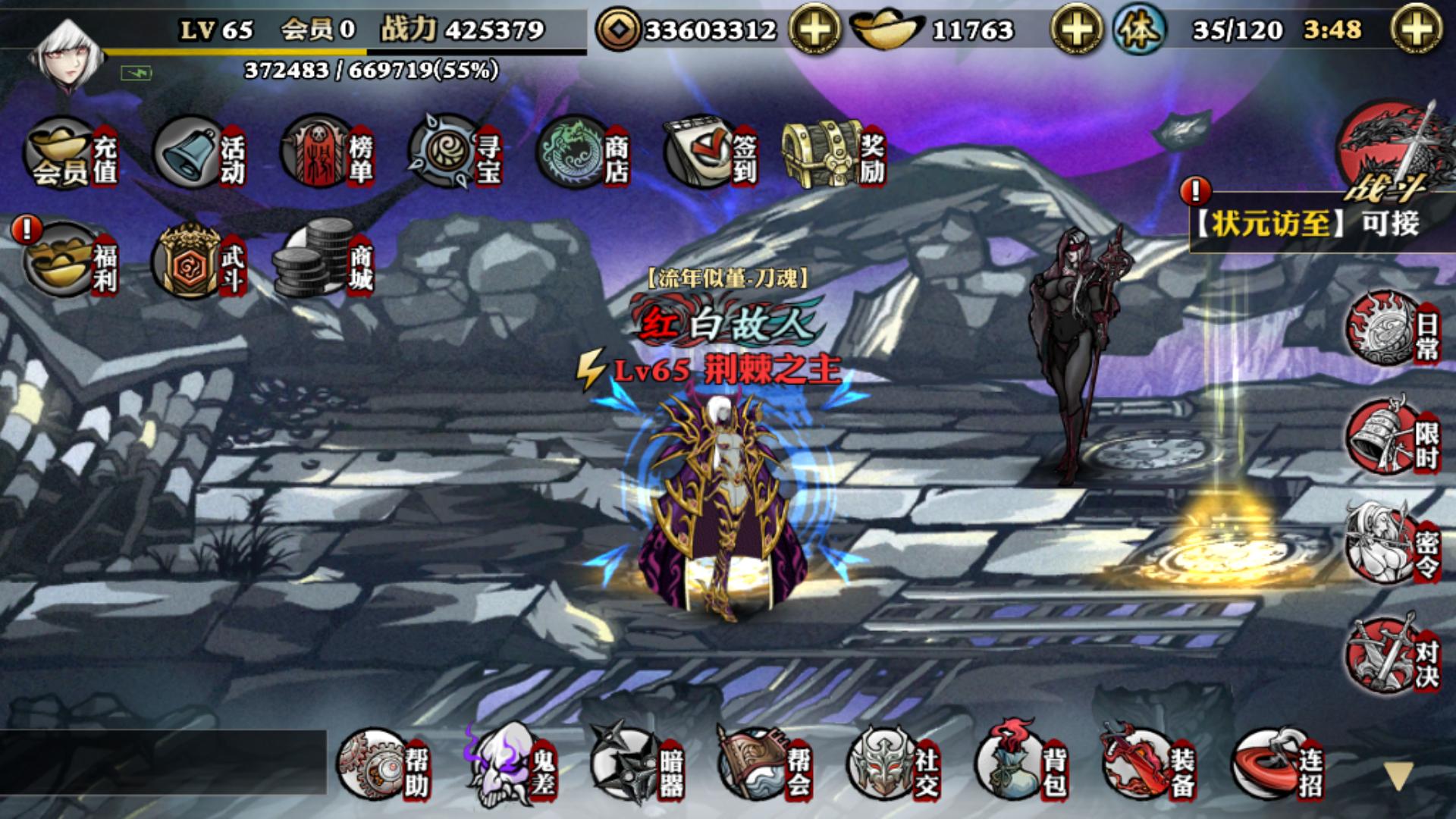Claim rewards from the 奖励 chest
The height and width of the screenshot is (819, 1456).
click(x=833, y=153)
